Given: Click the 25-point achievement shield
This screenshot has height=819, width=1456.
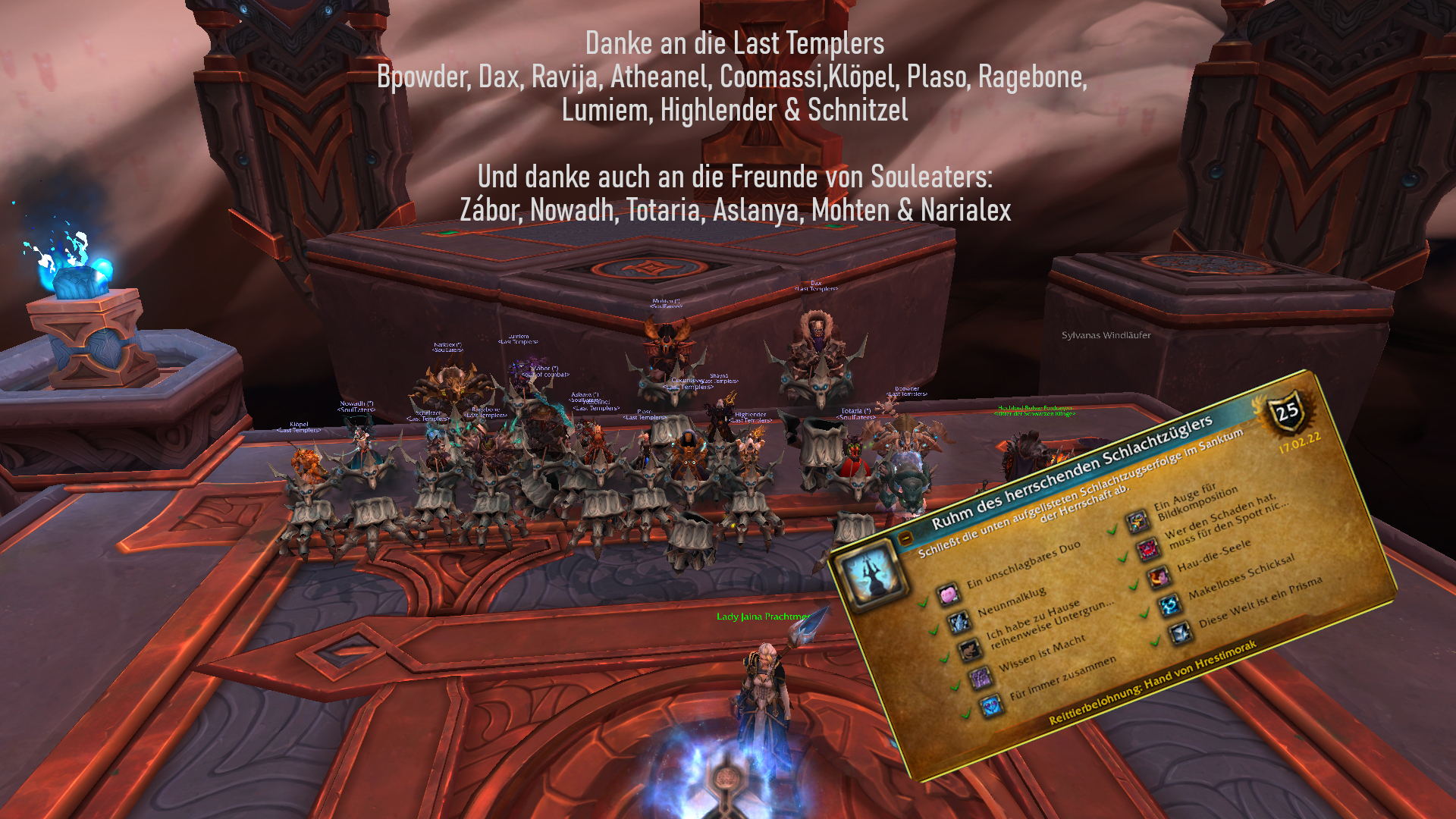Looking at the screenshot, I should pyautogui.click(x=1288, y=413).
